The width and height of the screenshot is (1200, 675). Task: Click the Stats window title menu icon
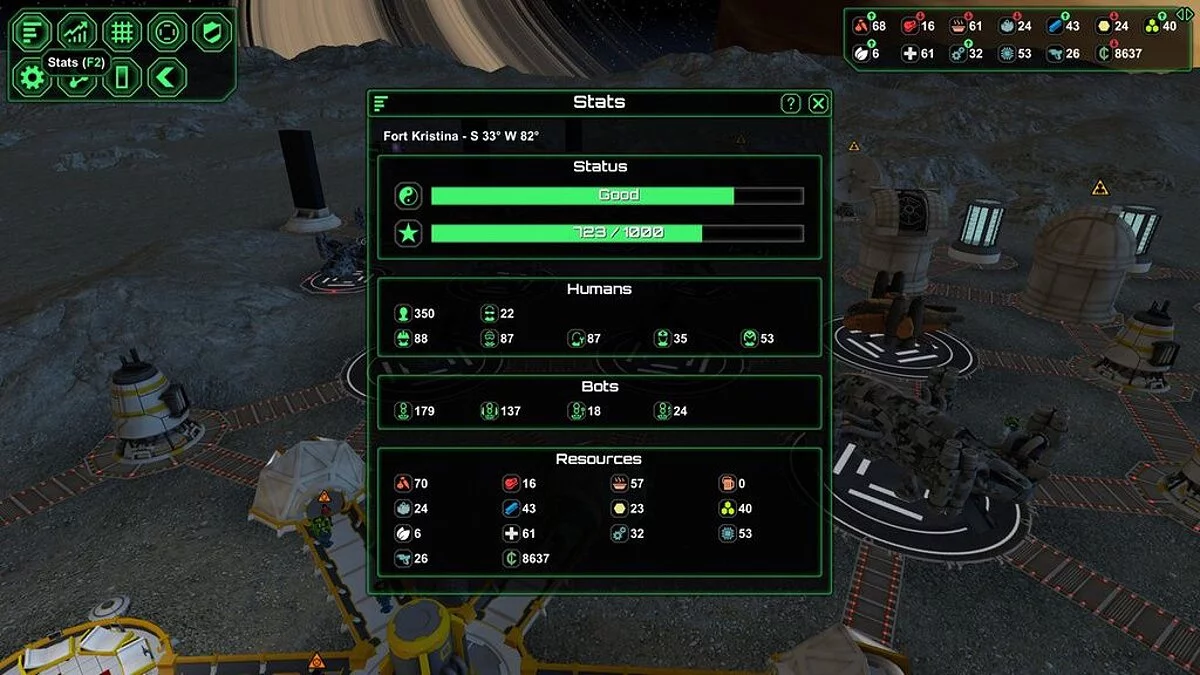(381, 103)
